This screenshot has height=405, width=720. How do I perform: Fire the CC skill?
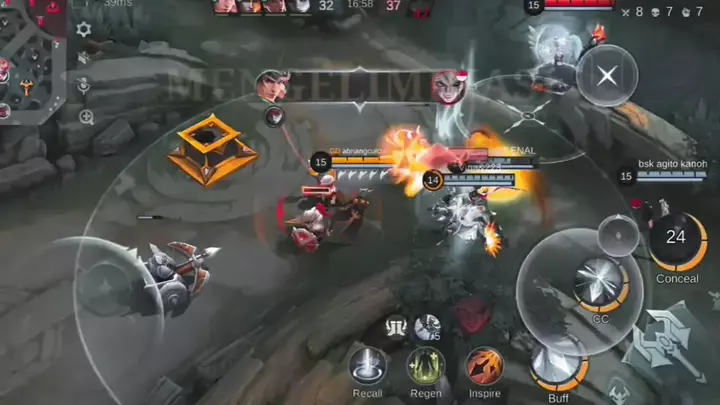(x=601, y=283)
